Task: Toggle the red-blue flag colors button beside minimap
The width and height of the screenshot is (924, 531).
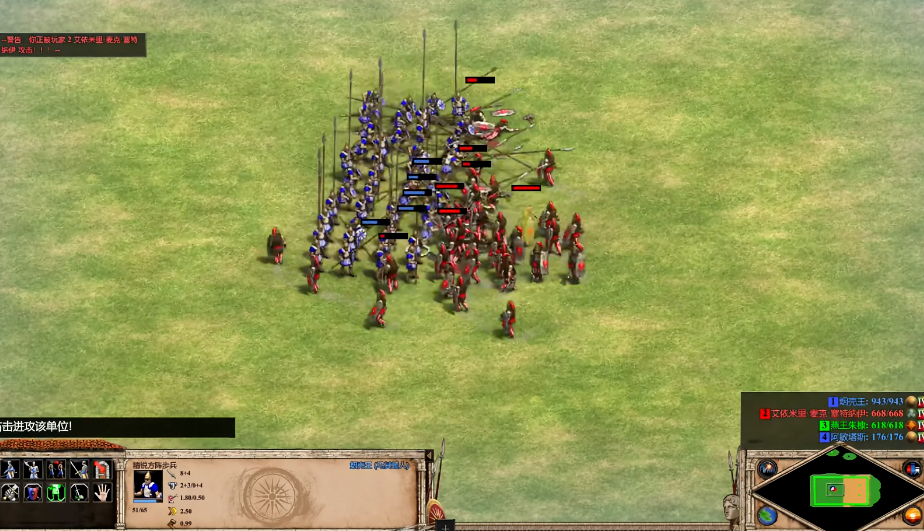Action: [x=911, y=468]
